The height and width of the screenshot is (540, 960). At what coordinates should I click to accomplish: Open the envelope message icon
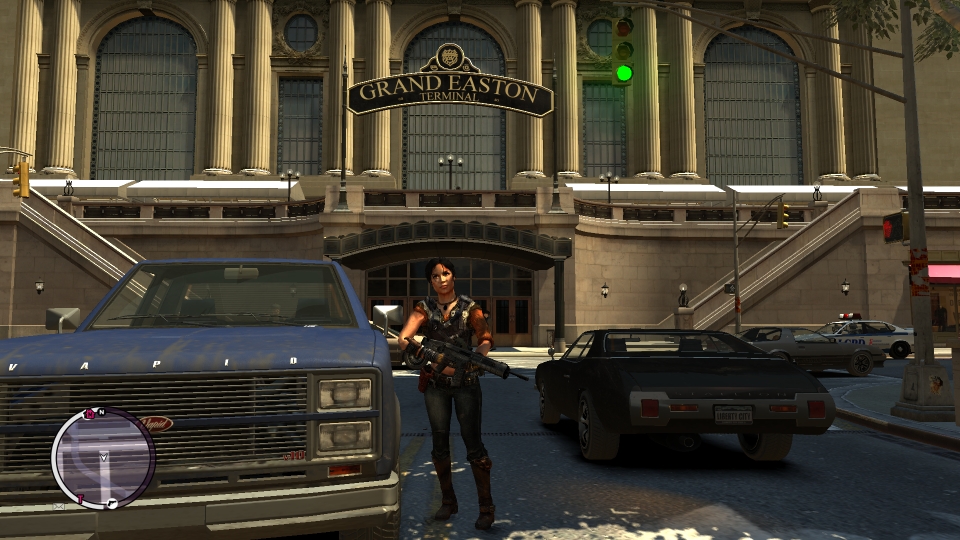coord(58,506)
